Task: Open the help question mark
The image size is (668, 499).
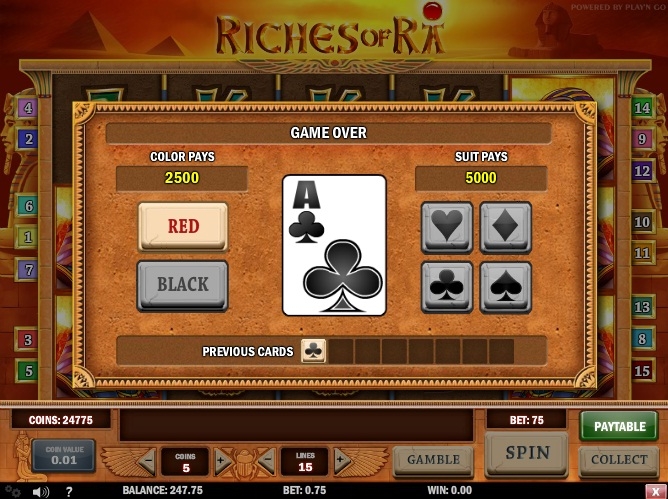Action: 68,491
